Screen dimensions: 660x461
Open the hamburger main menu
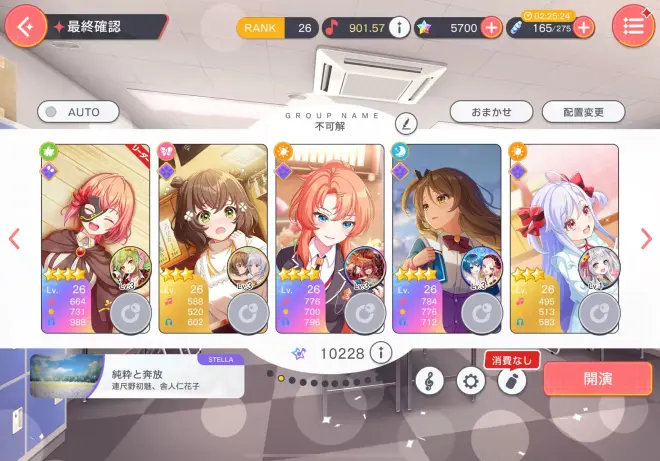(x=633, y=26)
